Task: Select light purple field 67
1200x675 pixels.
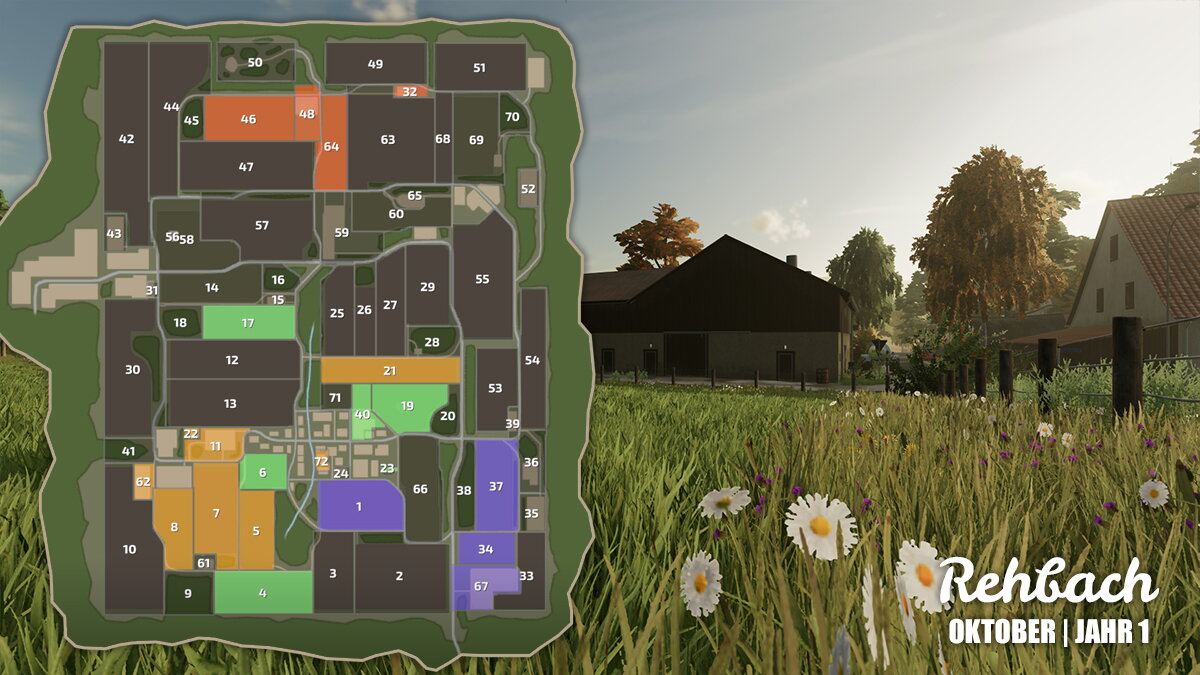Action: 482,585
